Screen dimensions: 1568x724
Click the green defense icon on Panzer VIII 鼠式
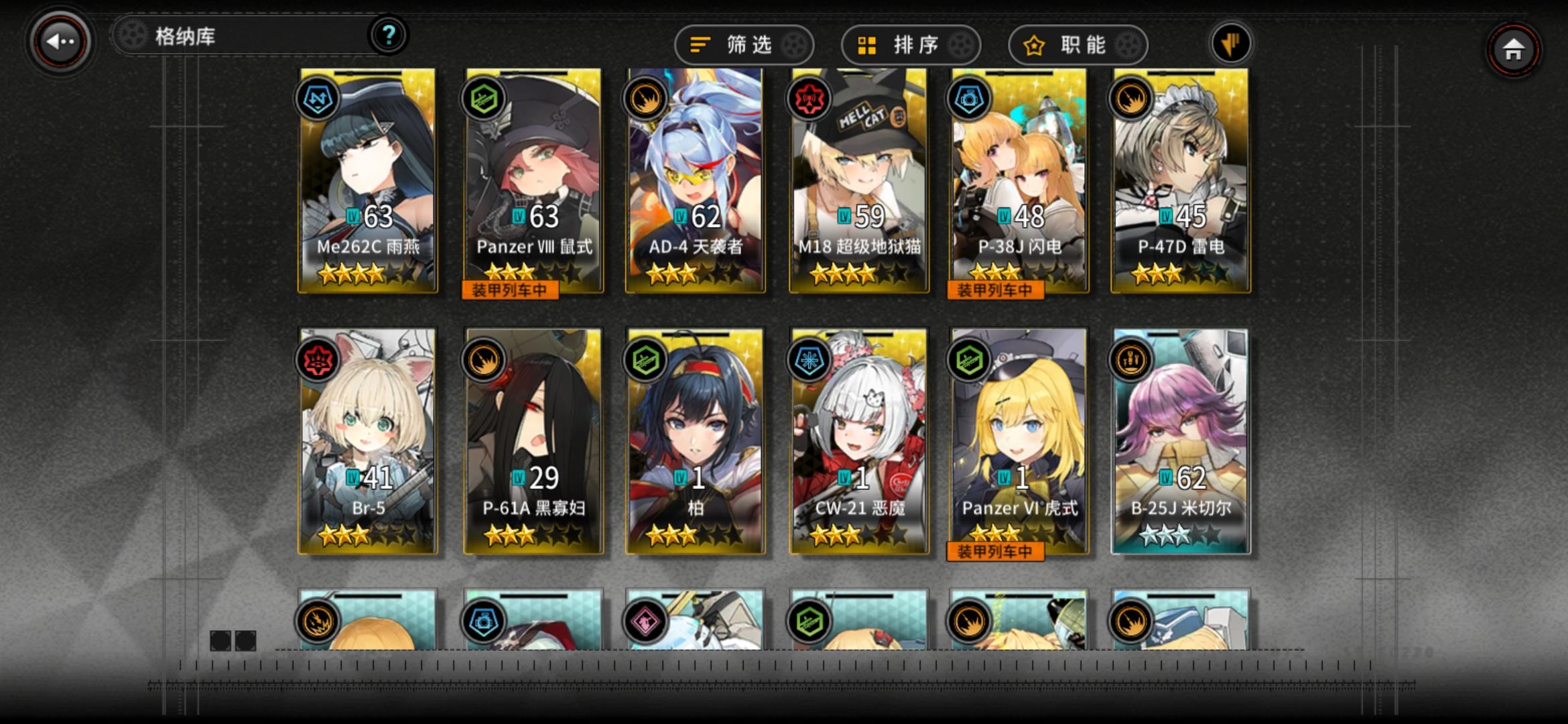[x=484, y=99]
